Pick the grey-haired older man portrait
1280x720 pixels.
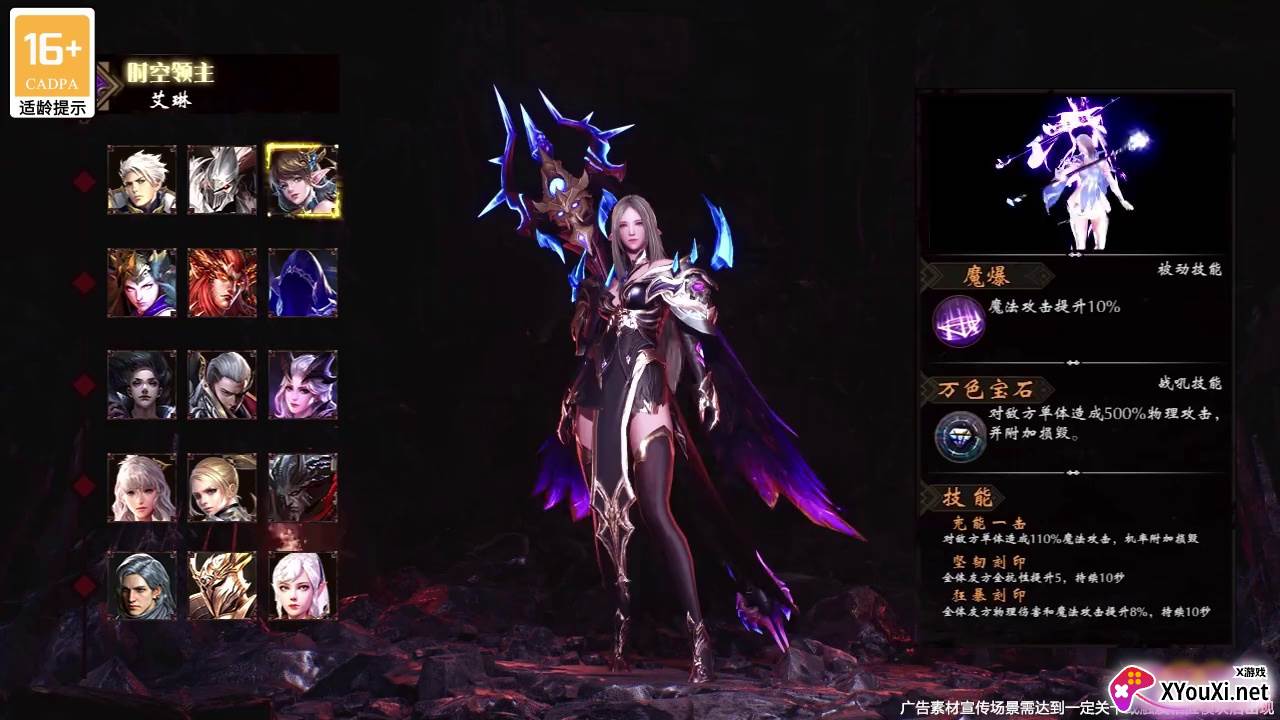click(142, 586)
